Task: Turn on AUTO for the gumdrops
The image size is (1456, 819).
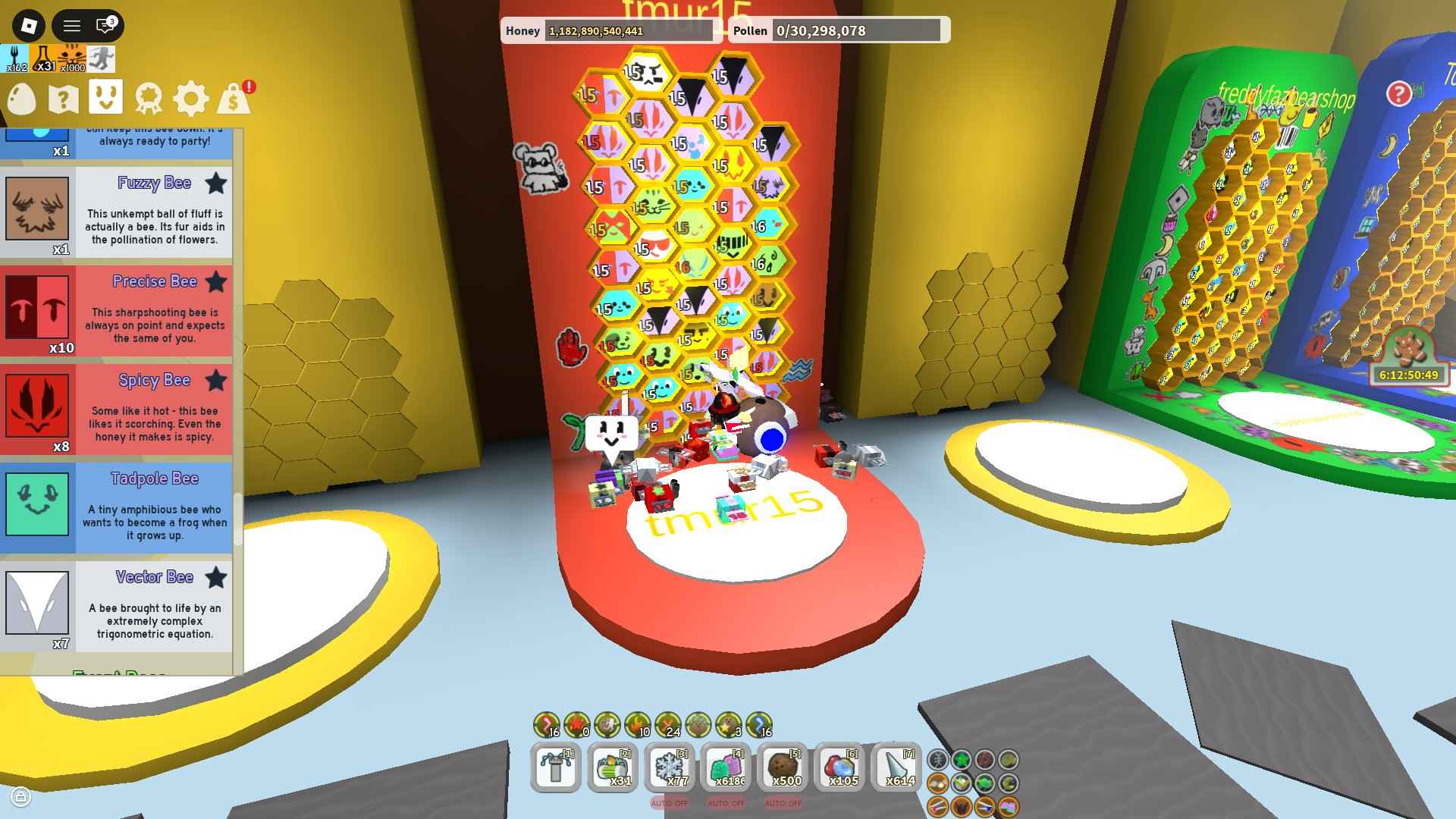Action: pyautogui.click(x=726, y=802)
